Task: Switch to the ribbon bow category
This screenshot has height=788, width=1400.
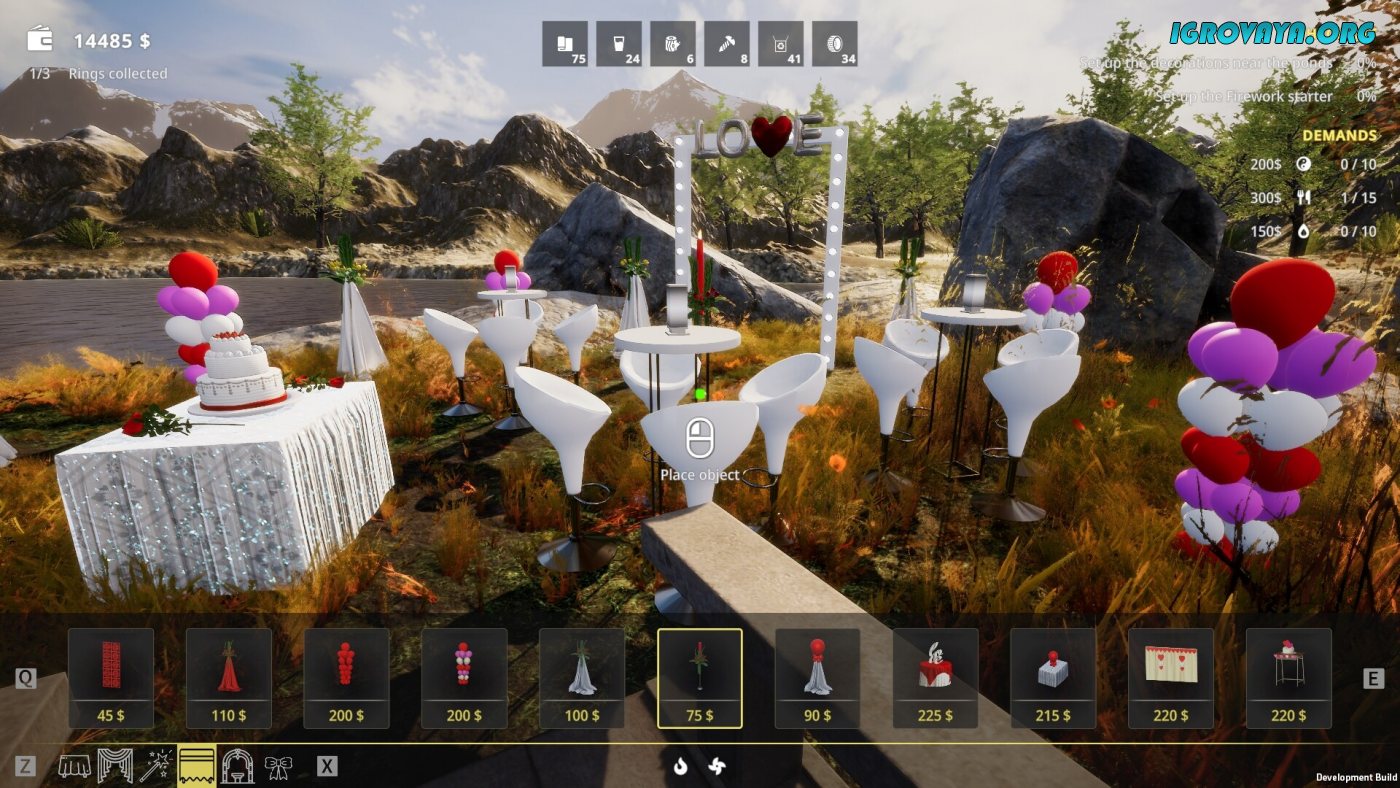Action: click(278, 767)
